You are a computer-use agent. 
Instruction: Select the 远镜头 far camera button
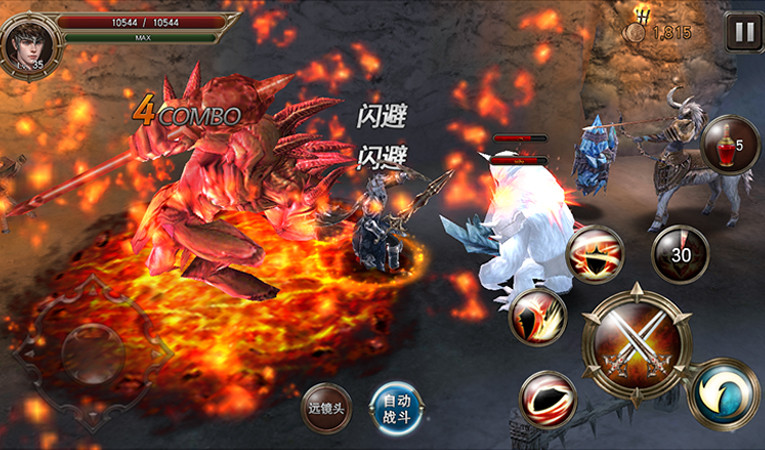[327, 408]
